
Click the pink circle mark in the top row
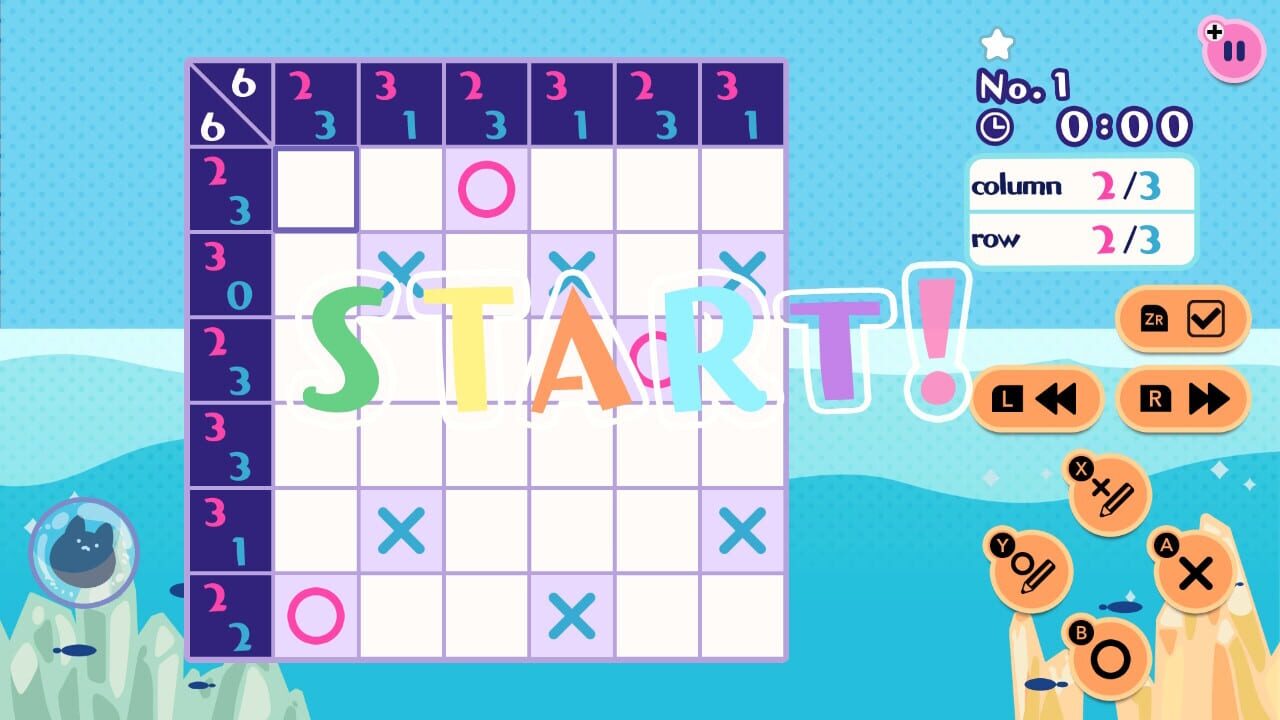point(485,190)
